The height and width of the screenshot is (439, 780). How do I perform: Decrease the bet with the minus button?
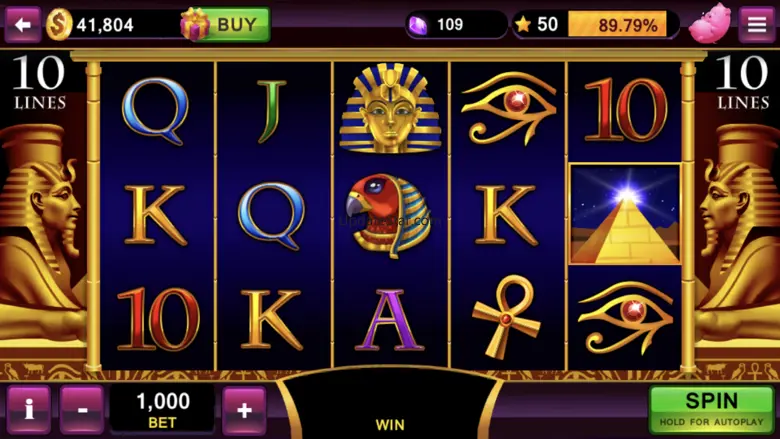[x=81, y=408]
